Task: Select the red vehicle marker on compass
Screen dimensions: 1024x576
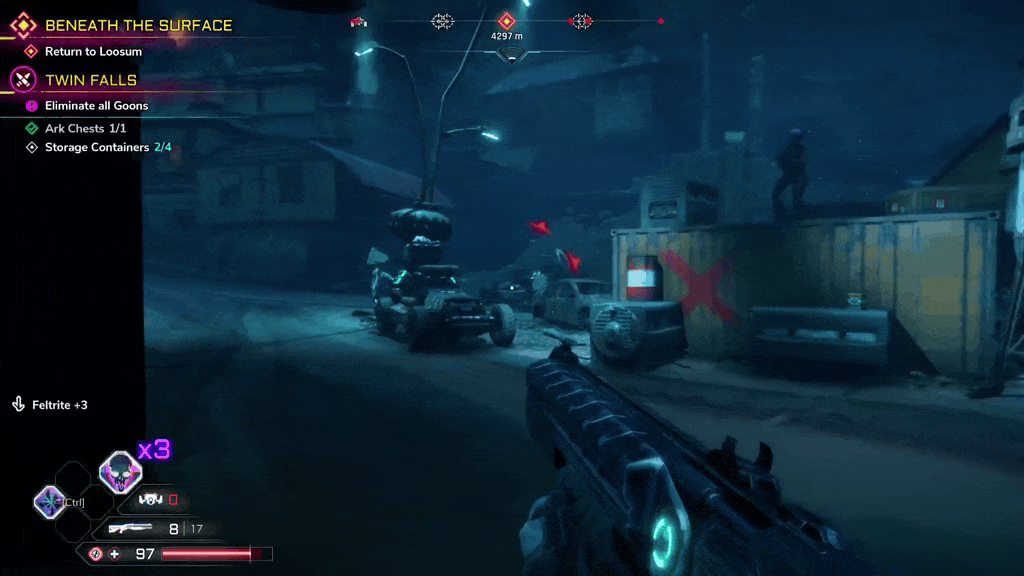Action: pos(358,21)
